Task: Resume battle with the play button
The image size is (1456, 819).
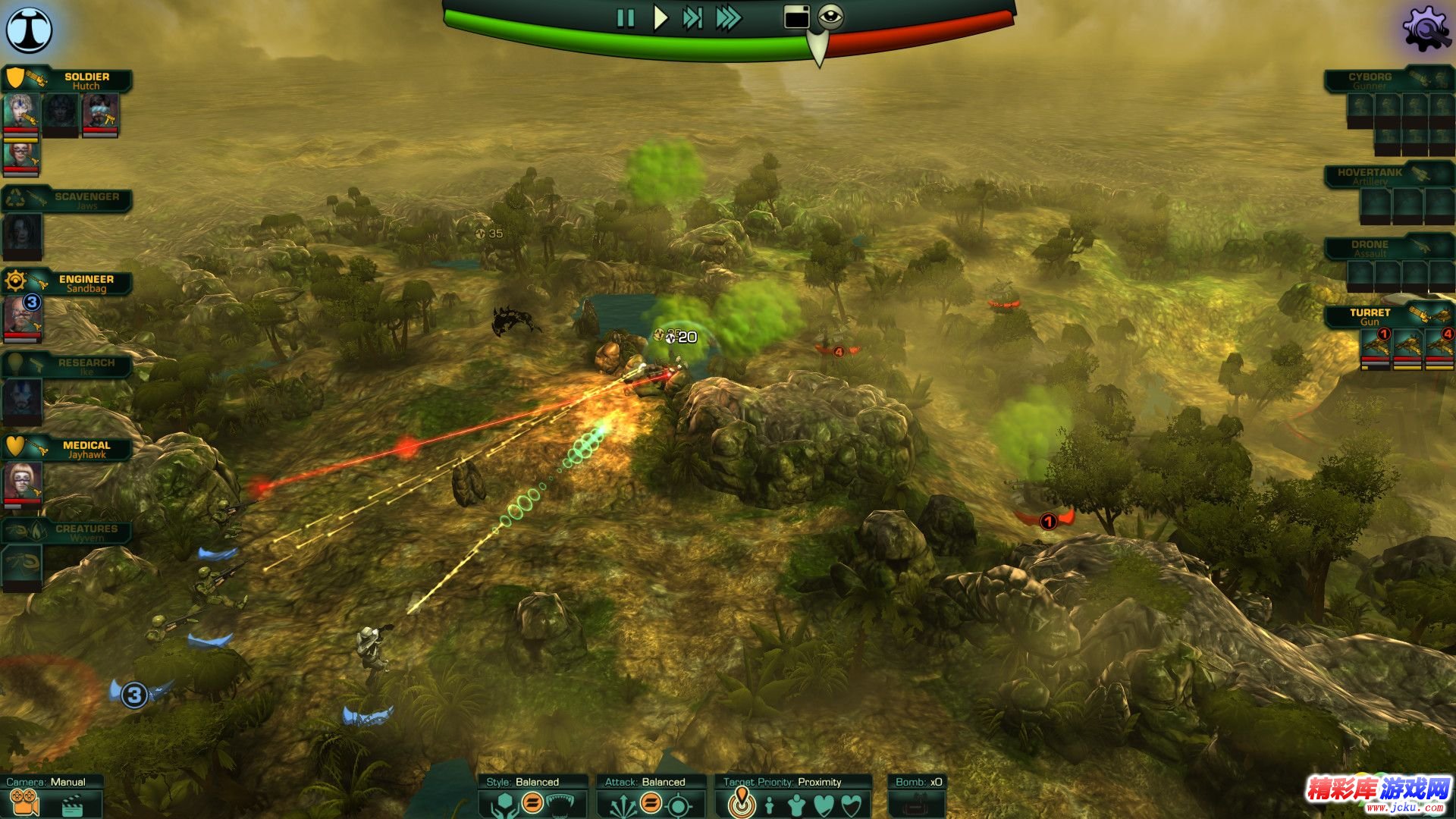Action: click(661, 18)
